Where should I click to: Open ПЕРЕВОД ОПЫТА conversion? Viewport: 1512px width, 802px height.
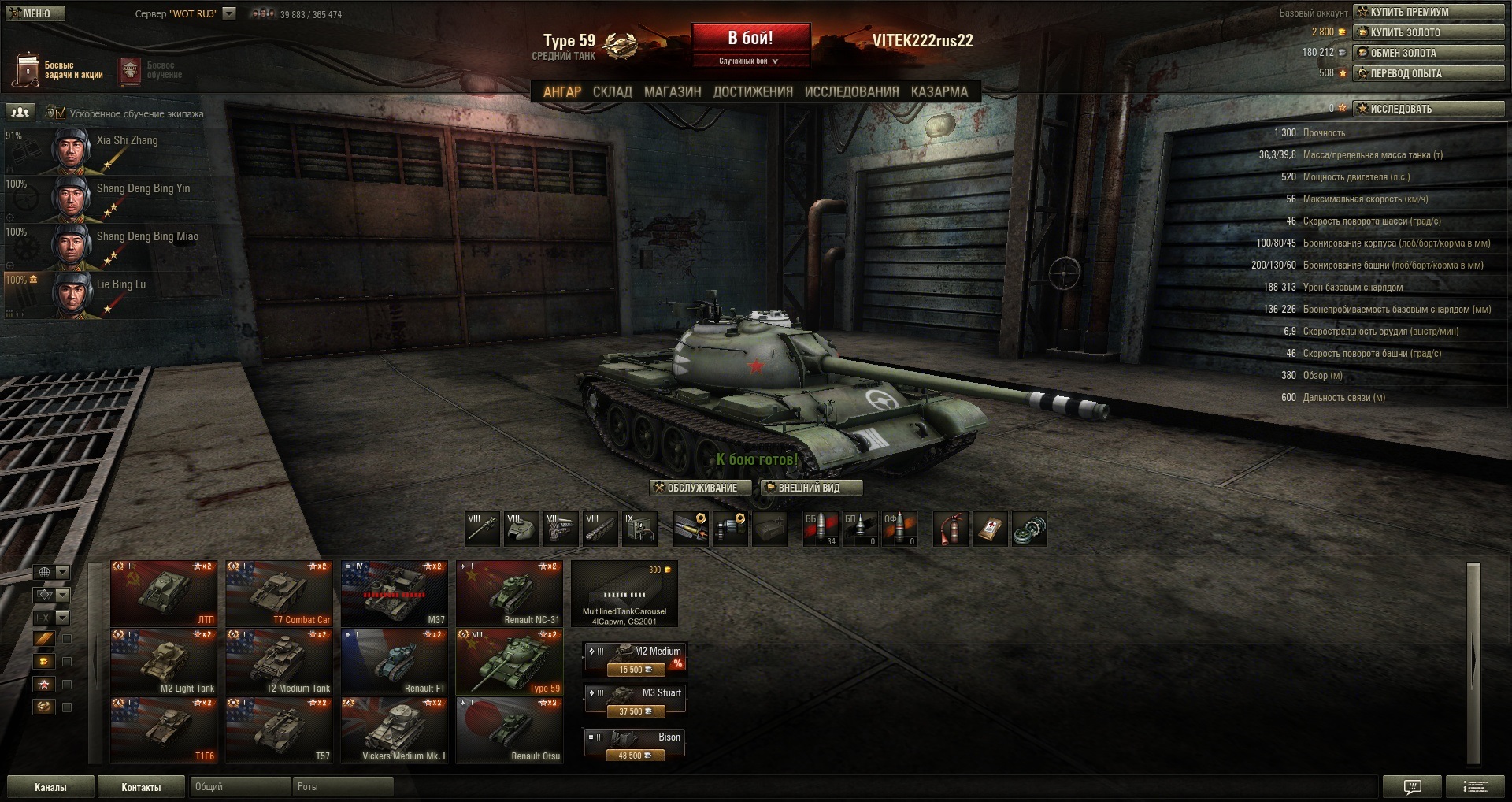point(1428,73)
